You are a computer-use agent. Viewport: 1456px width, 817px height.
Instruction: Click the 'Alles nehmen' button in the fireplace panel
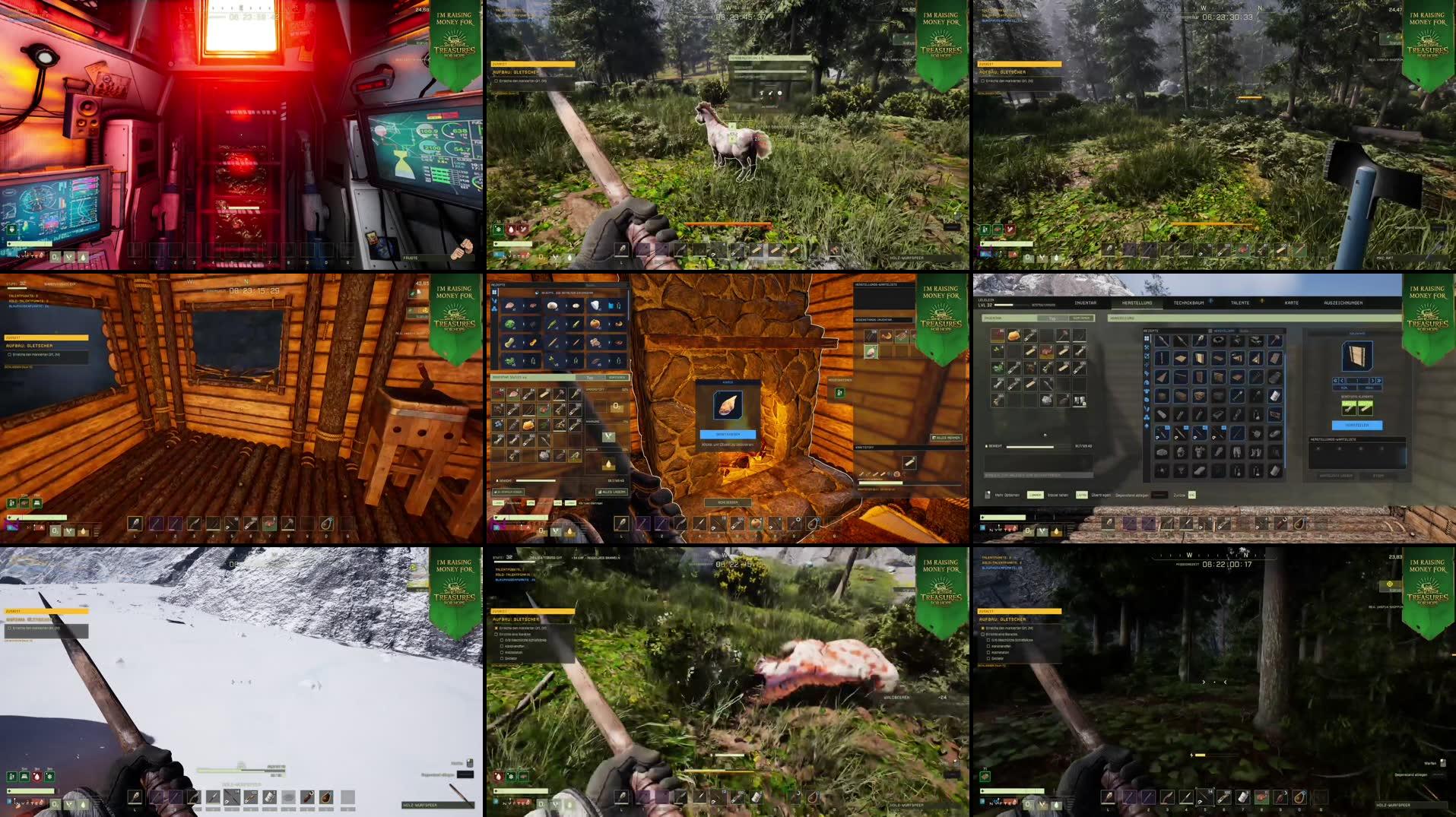946,438
